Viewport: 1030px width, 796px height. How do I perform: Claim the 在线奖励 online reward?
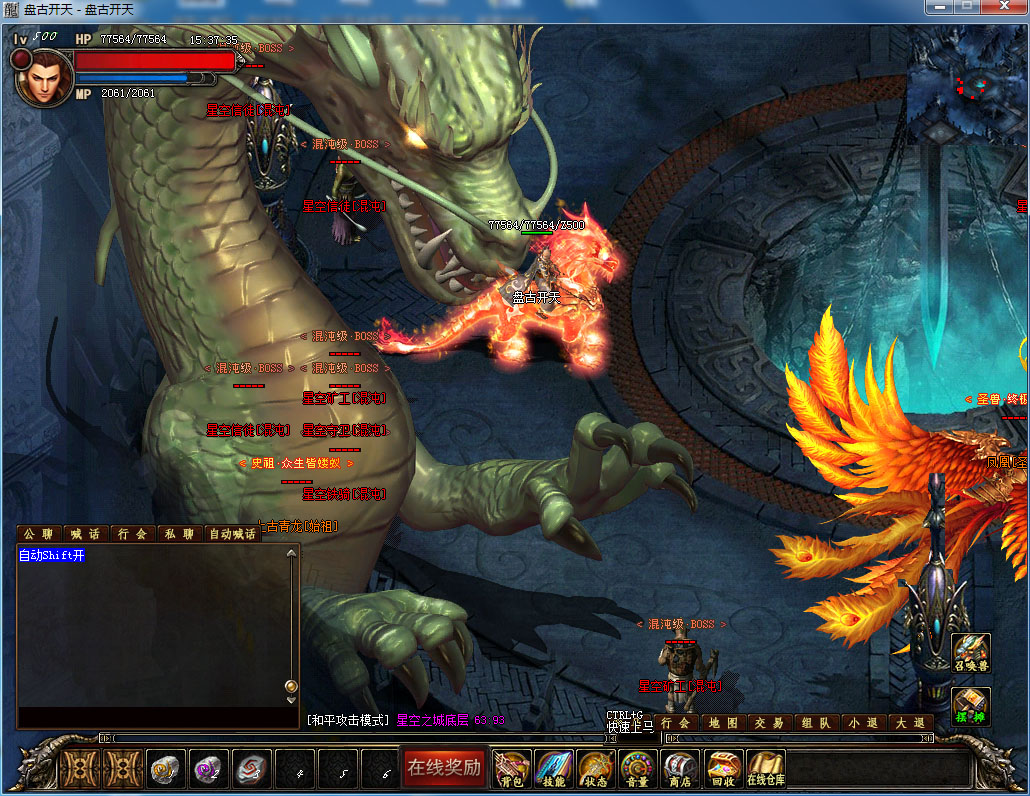tap(444, 768)
